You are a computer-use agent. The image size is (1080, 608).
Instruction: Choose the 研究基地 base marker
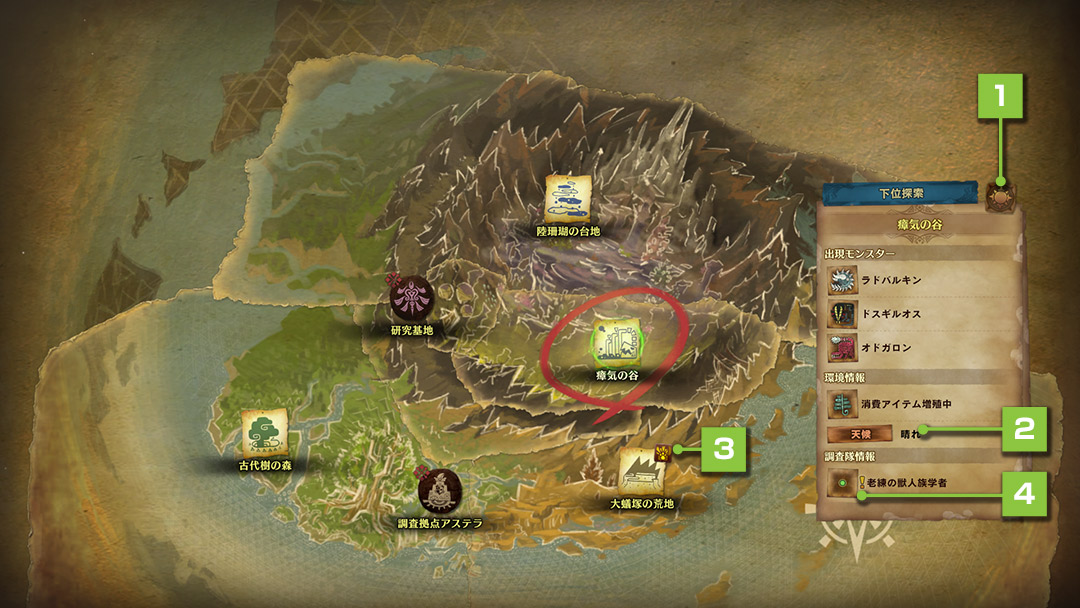(411, 299)
